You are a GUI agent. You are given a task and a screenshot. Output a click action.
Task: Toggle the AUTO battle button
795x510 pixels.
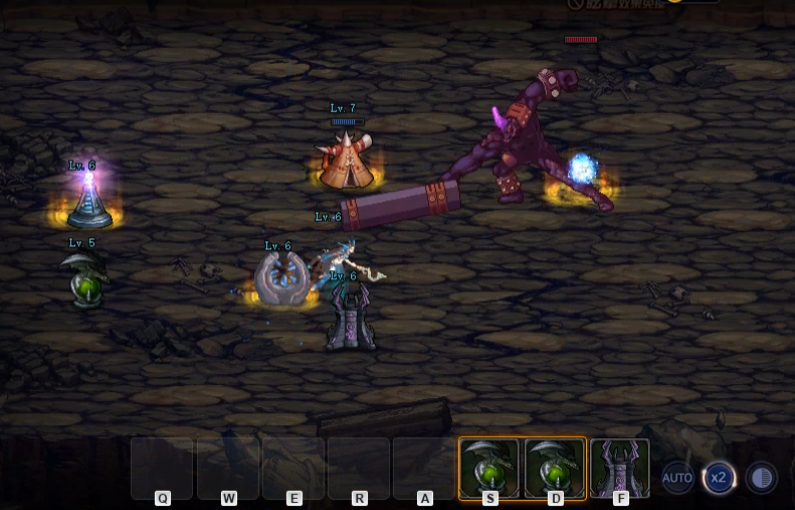pyautogui.click(x=677, y=478)
